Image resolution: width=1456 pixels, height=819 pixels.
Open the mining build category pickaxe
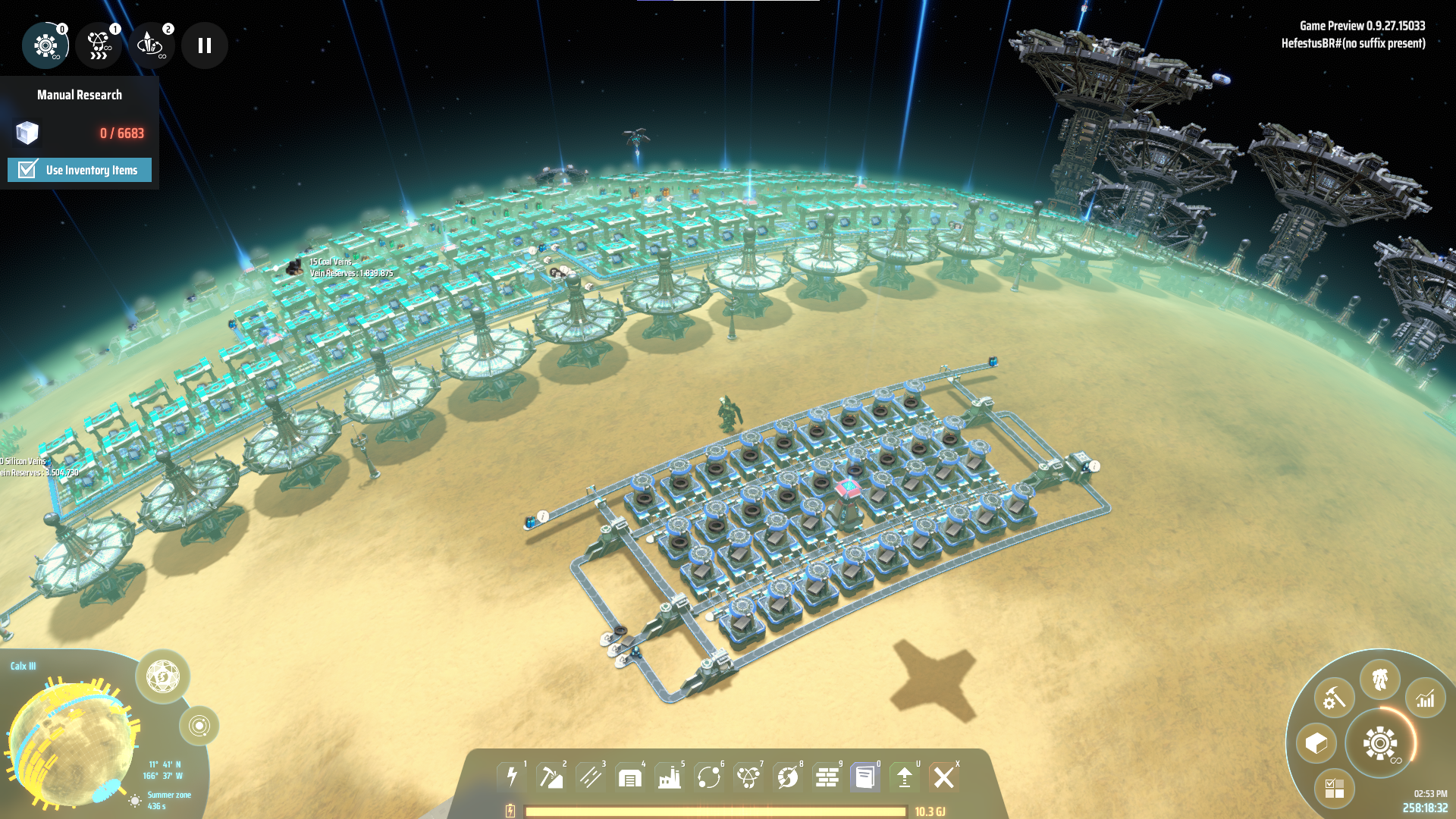pyautogui.click(x=551, y=777)
